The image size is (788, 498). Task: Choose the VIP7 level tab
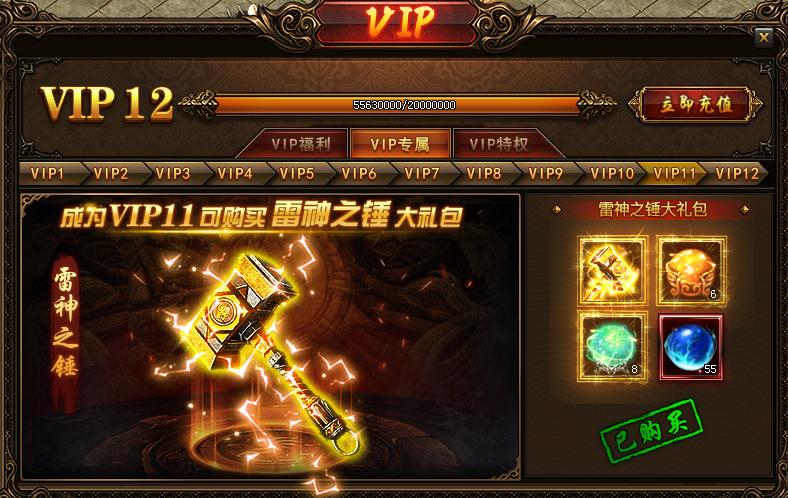(x=422, y=173)
